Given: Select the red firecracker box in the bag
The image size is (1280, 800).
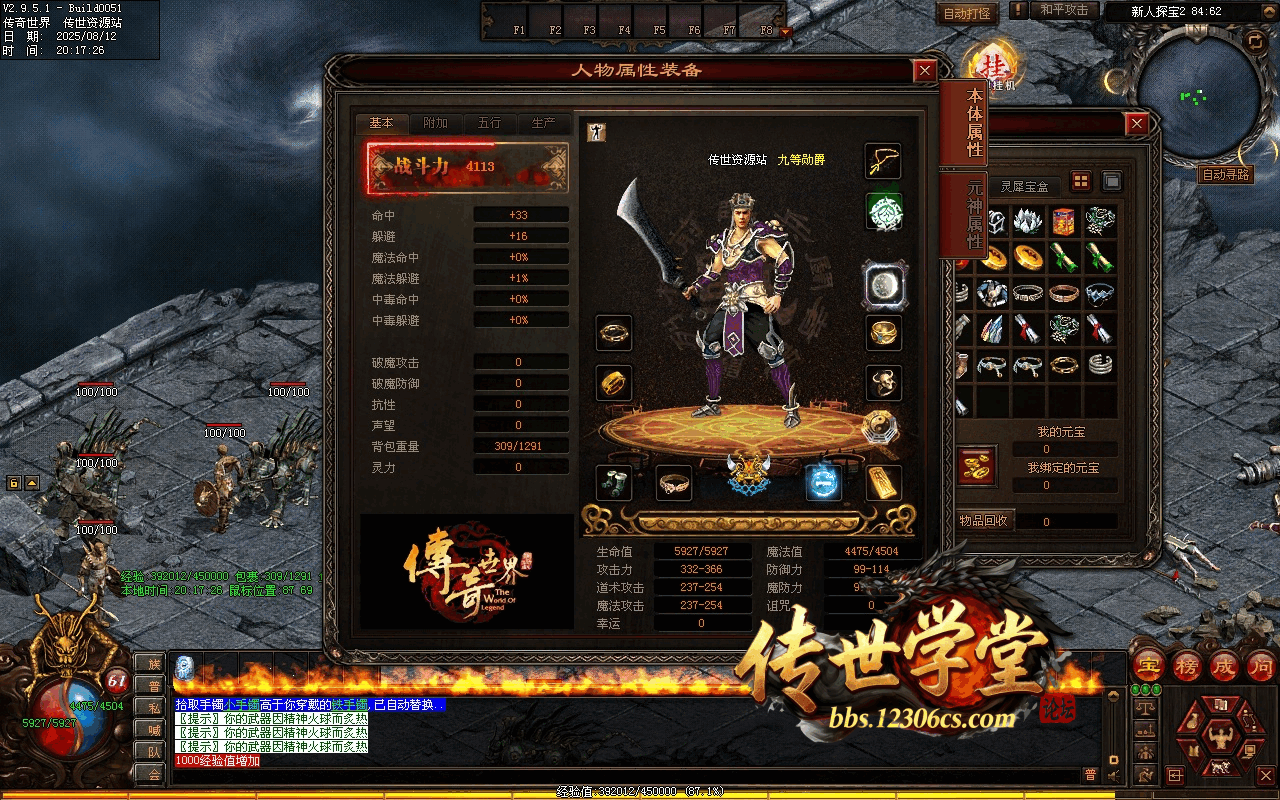Looking at the screenshot, I should pos(1064,222).
